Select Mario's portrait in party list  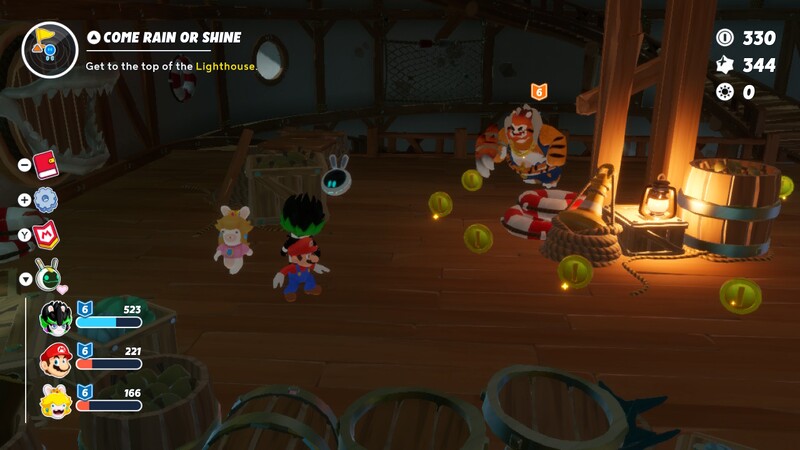[56, 358]
